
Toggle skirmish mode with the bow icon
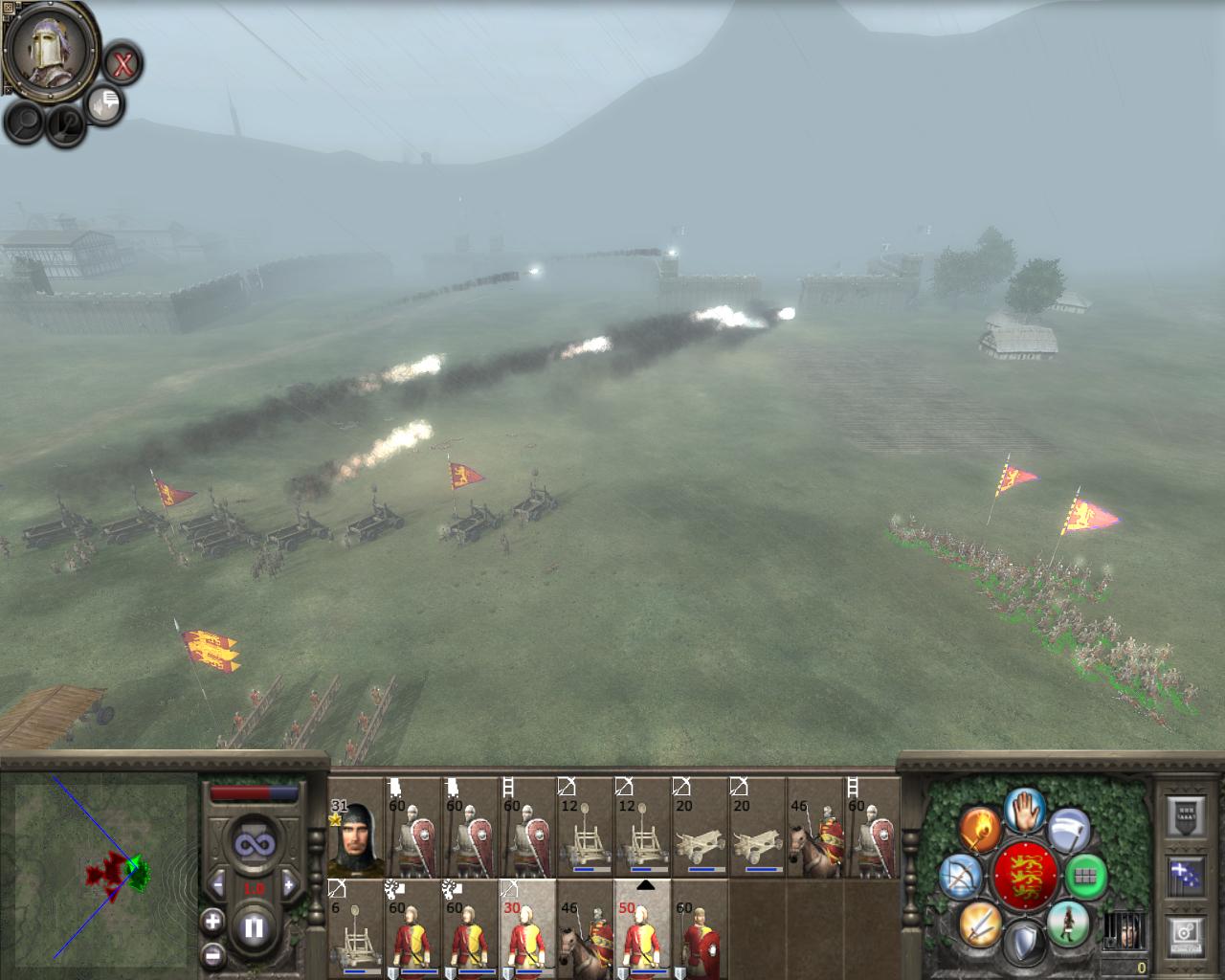point(959,876)
